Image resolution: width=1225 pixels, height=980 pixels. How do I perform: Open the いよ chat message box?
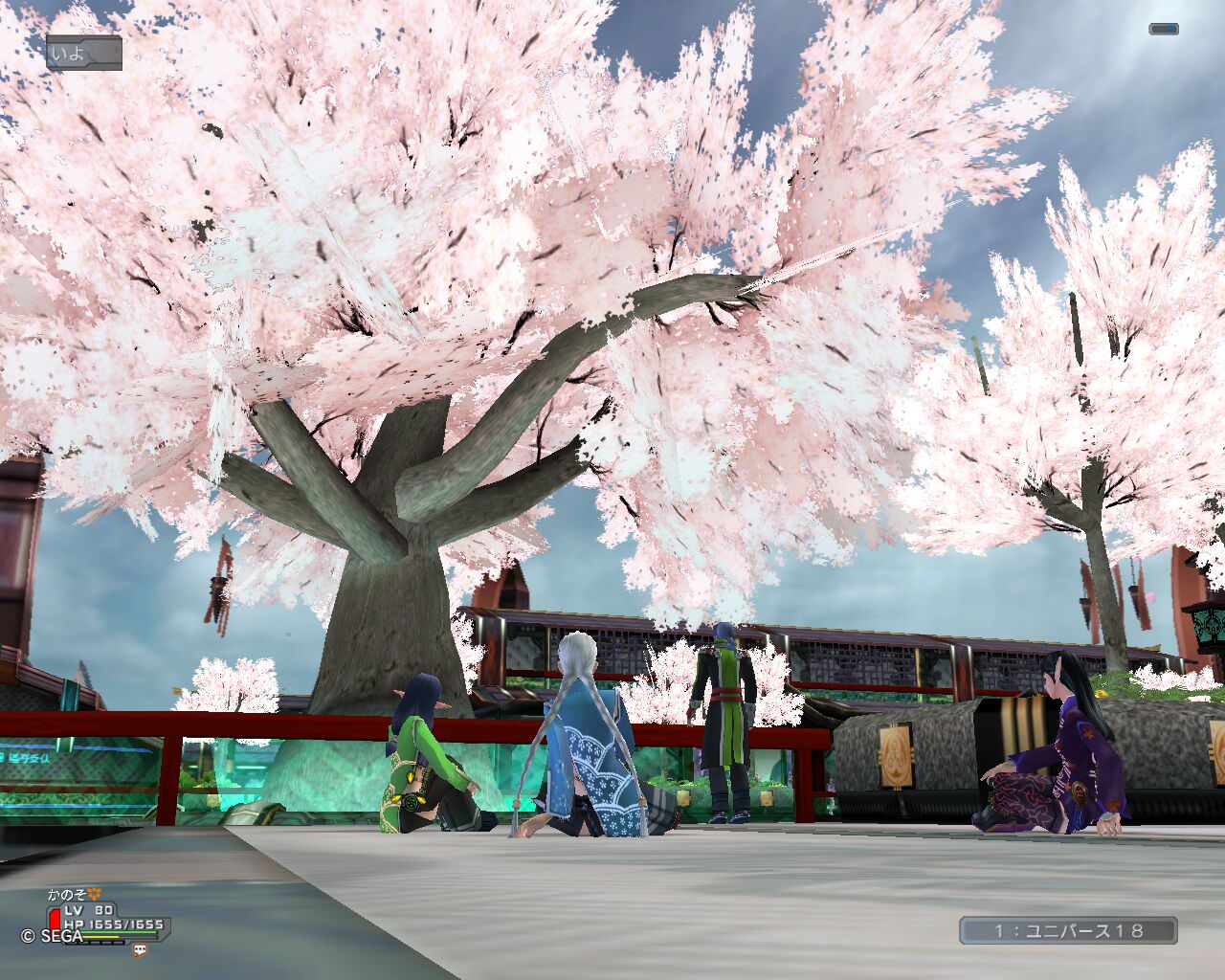coord(84,53)
